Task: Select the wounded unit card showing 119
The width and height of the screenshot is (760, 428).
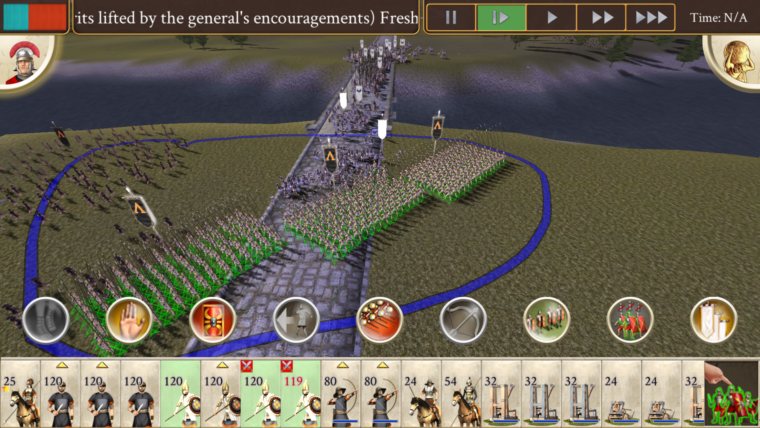Action: [300, 394]
